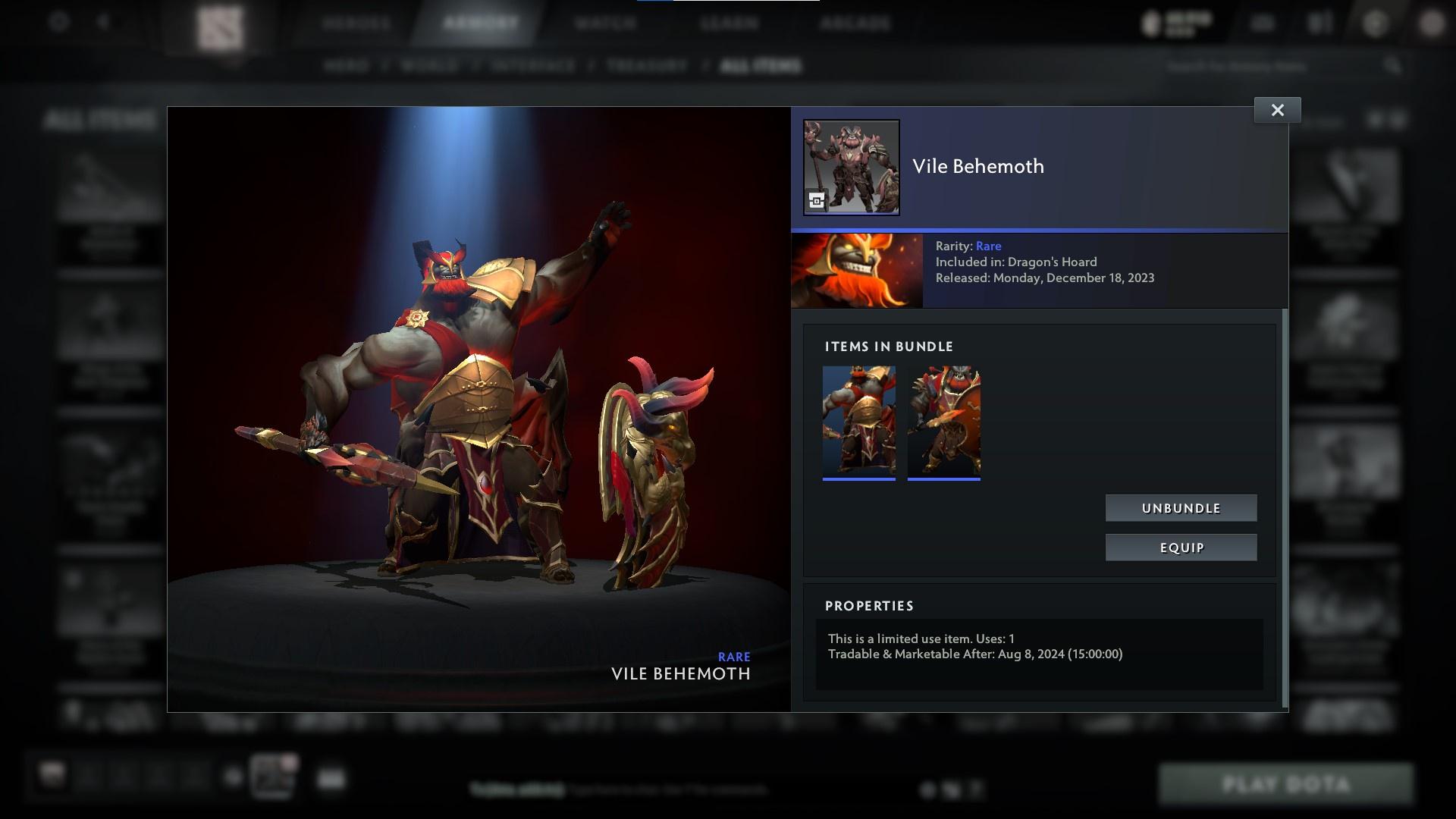The image size is (1456, 819).
Task: Select the first item thumbnail in the bundle
Action: pos(858,422)
